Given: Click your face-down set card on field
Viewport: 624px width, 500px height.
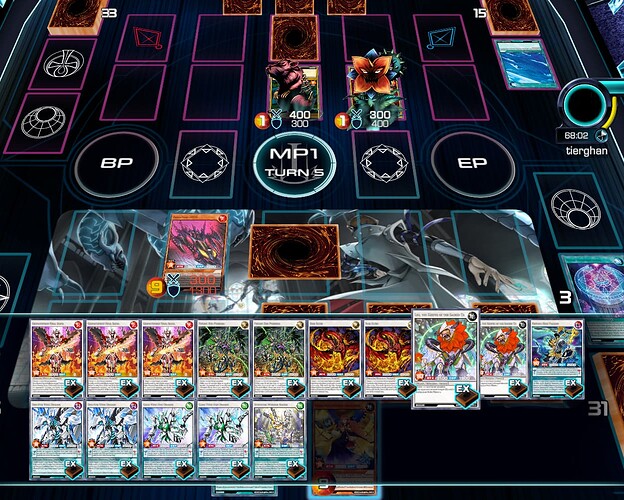Looking at the screenshot, I should (x=293, y=256).
